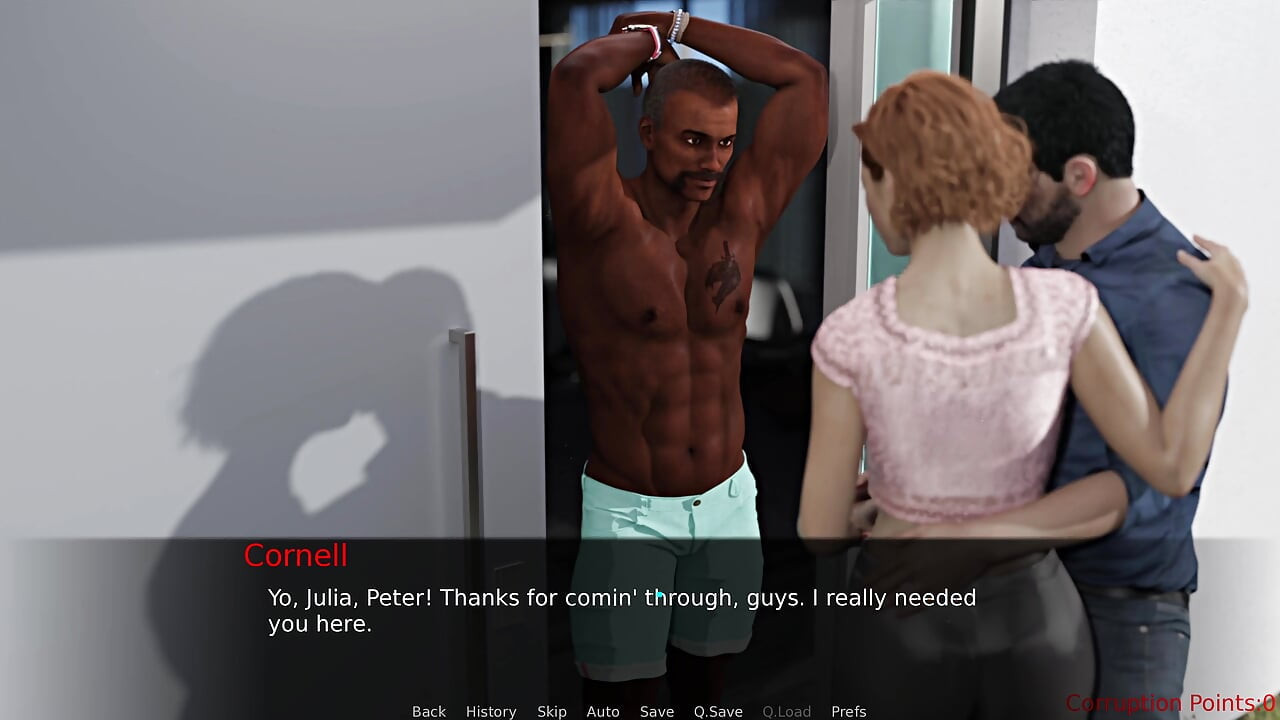Toggle Auto-forward reading mode
The width and height of the screenshot is (1280, 720).
click(x=603, y=711)
